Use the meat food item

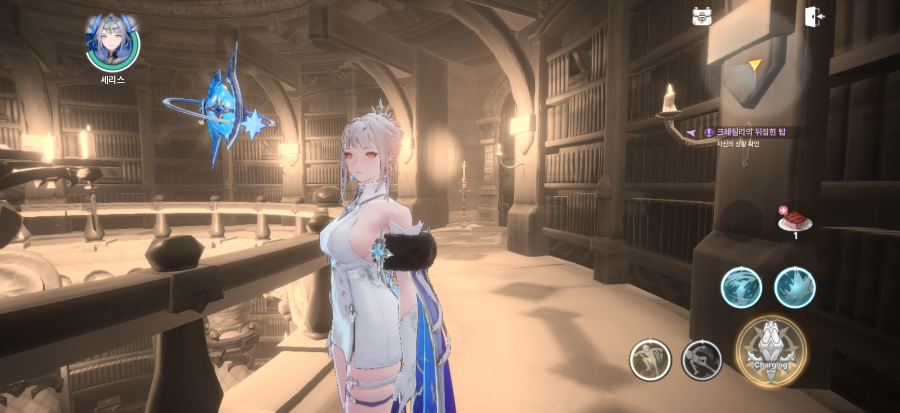coord(796,219)
